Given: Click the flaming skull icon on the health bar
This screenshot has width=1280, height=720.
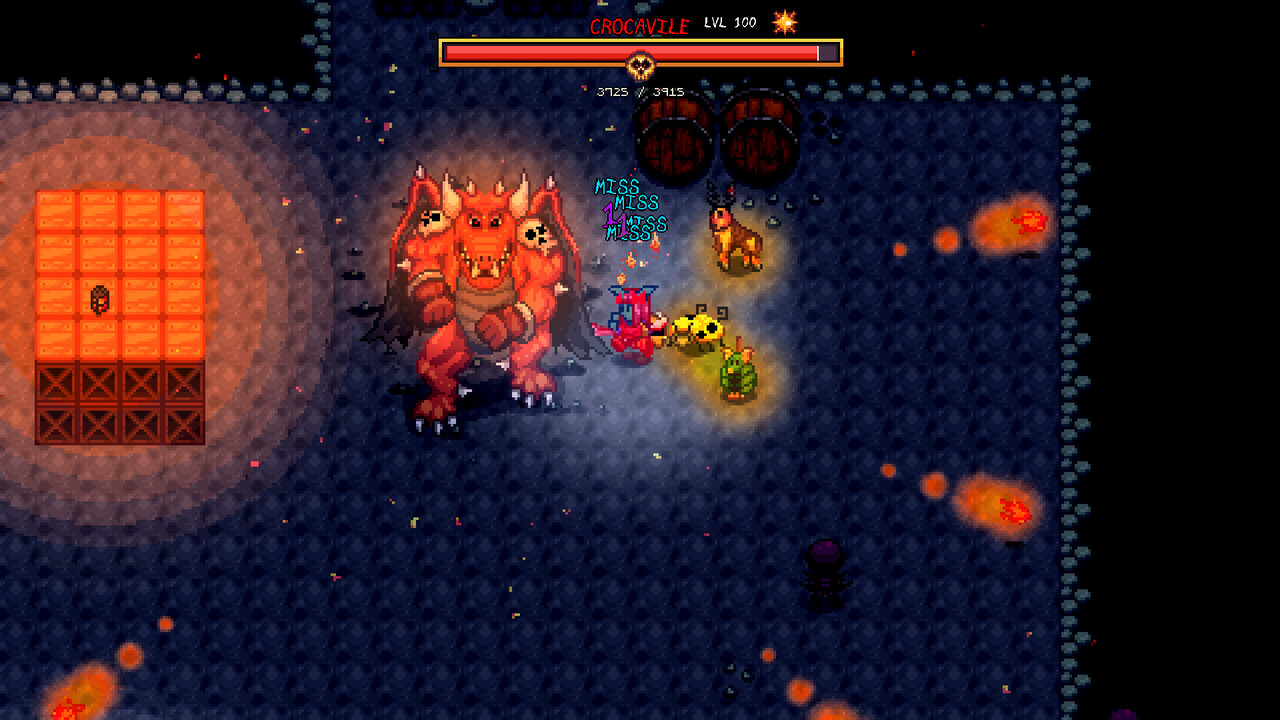Looking at the screenshot, I should (643, 67).
